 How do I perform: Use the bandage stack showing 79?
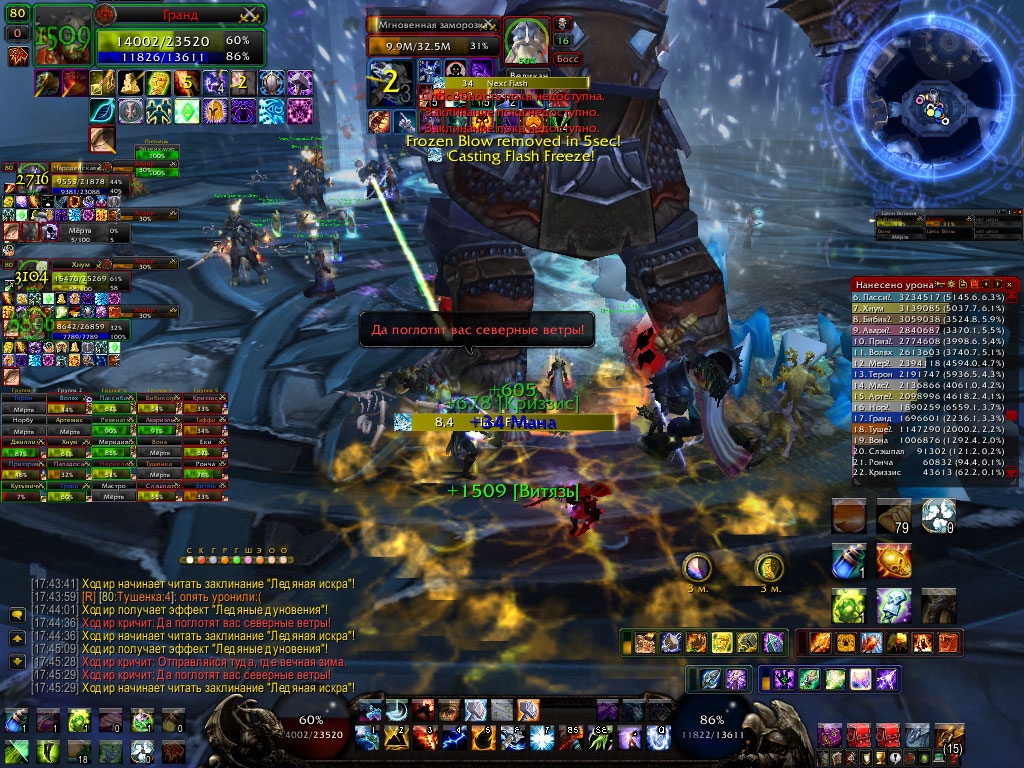click(x=894, y=517)
